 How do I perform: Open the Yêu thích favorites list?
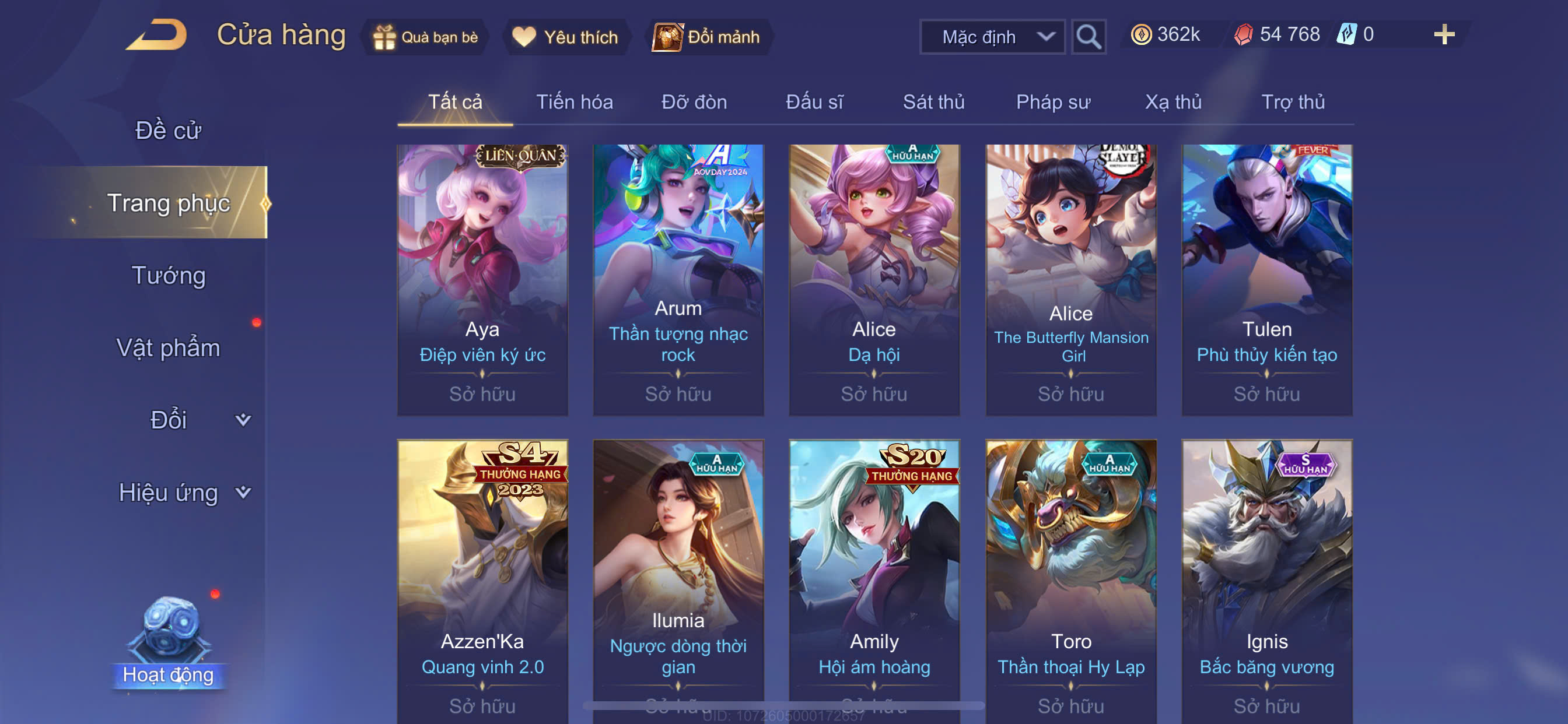coord(565,37)
